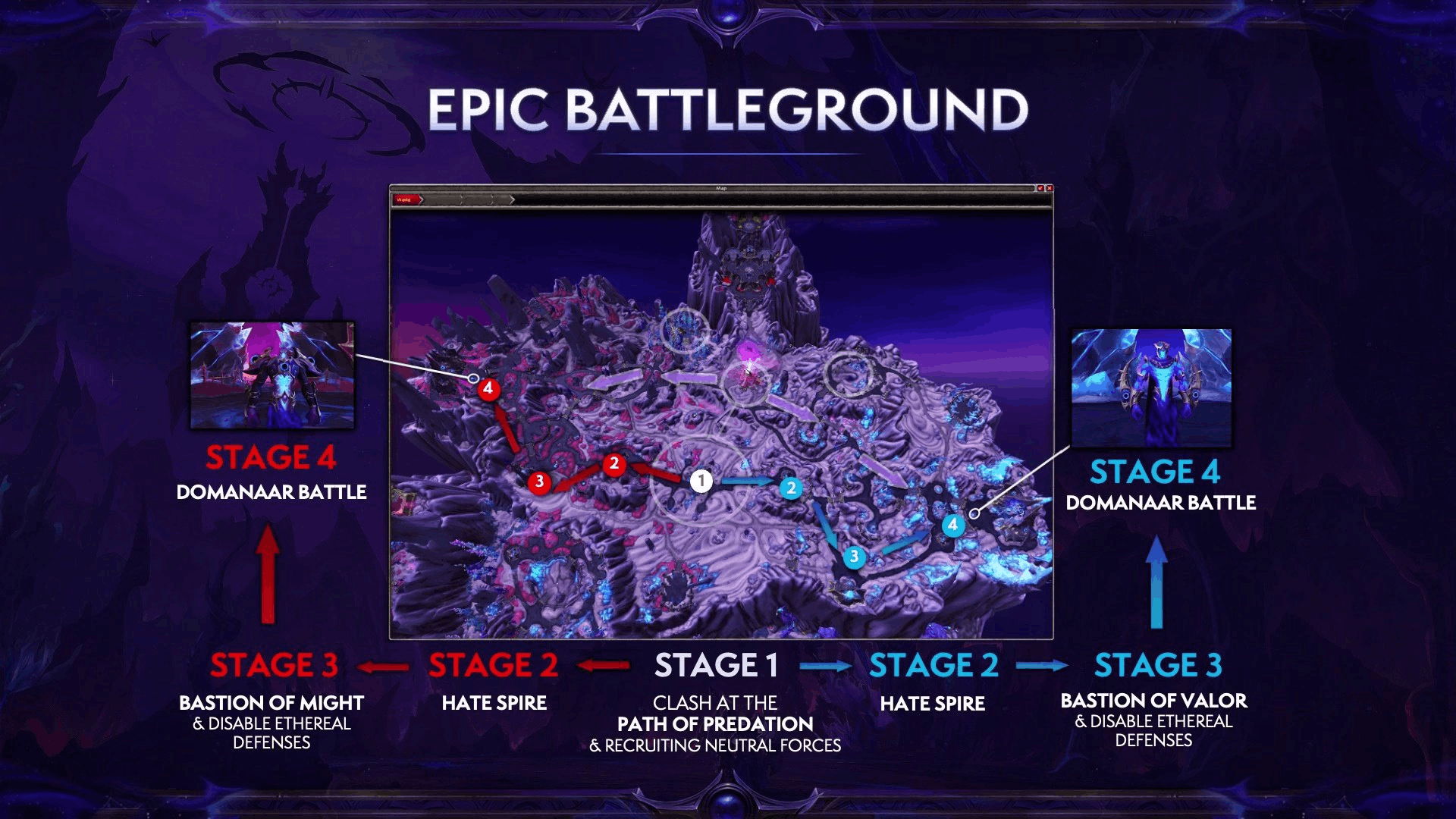This screenshot has height=819, width=1456.
Task: Select the red breadcrumb tab in map navigation
Action: pos(406,199)
